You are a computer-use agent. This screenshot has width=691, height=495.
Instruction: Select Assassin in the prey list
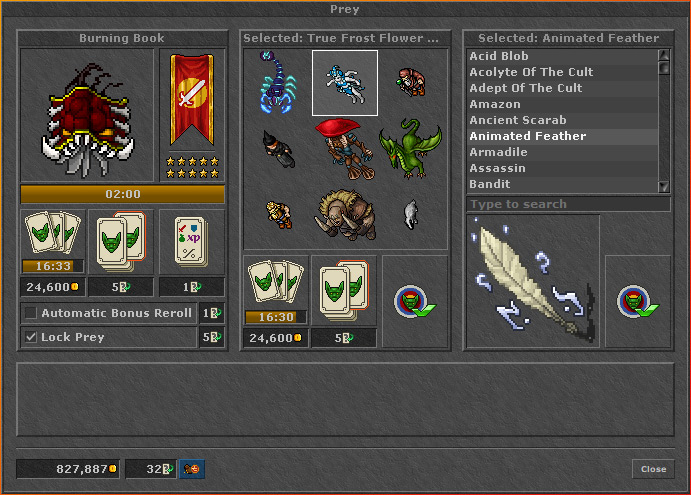(x=562, y=168)
